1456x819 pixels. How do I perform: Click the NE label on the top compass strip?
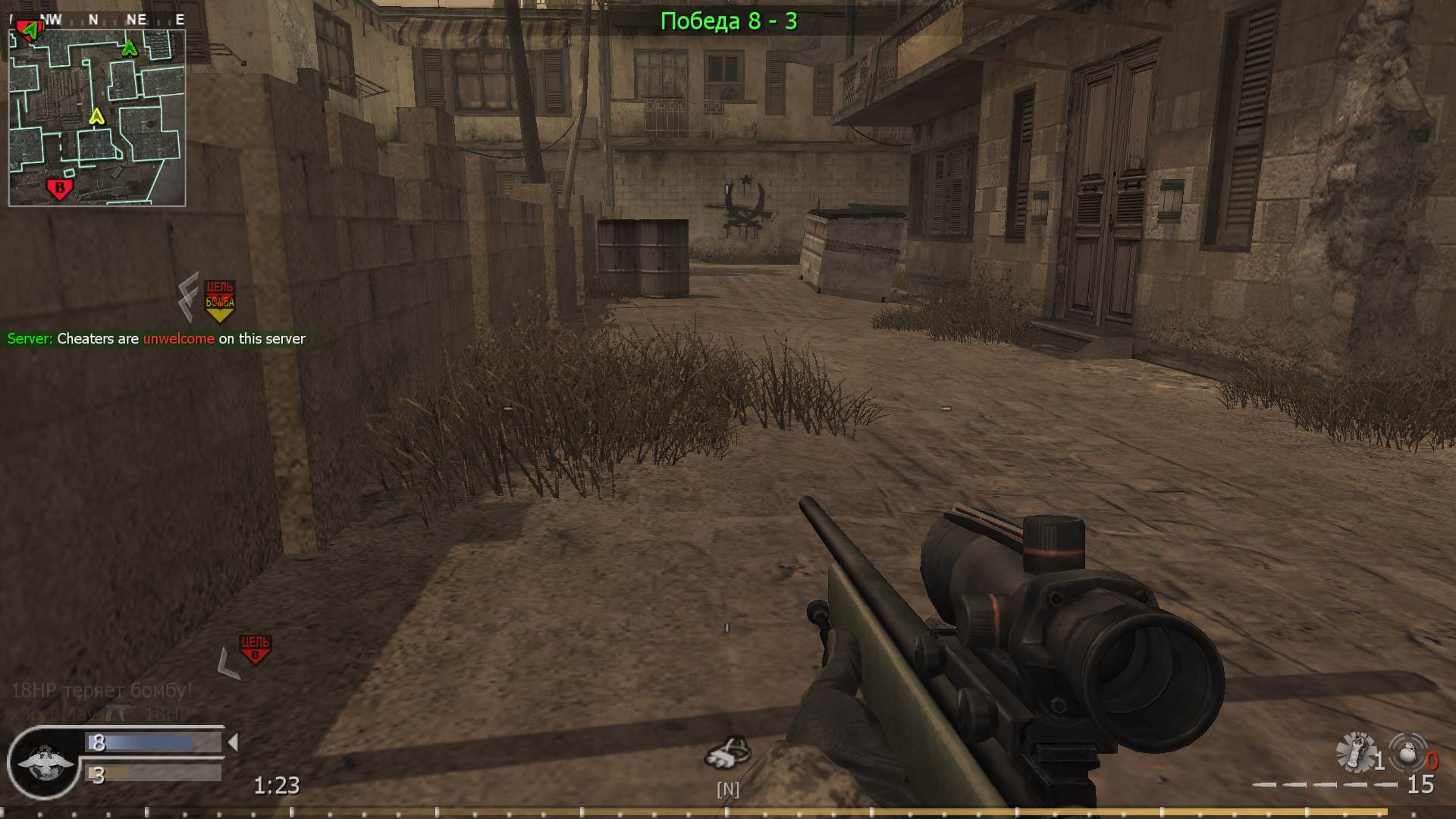point(136,20)
